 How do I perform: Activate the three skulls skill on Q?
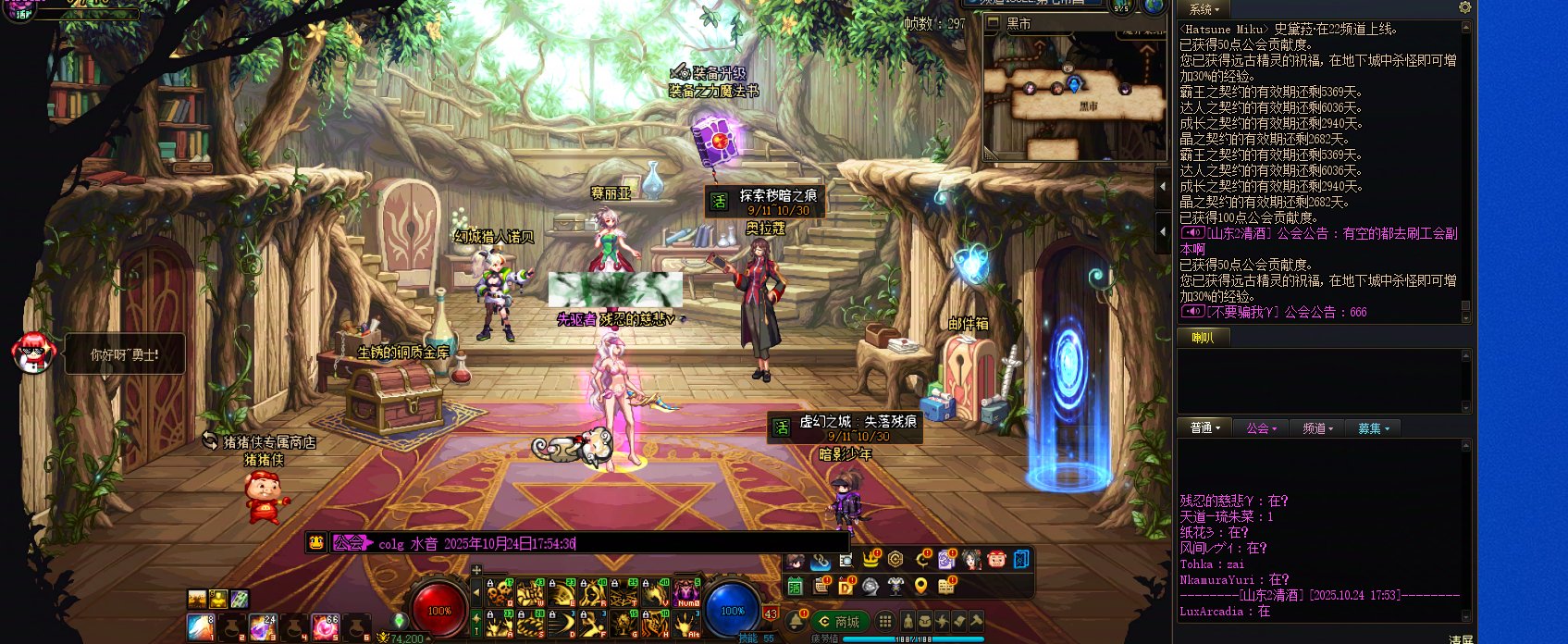click(x=500, y=591)
